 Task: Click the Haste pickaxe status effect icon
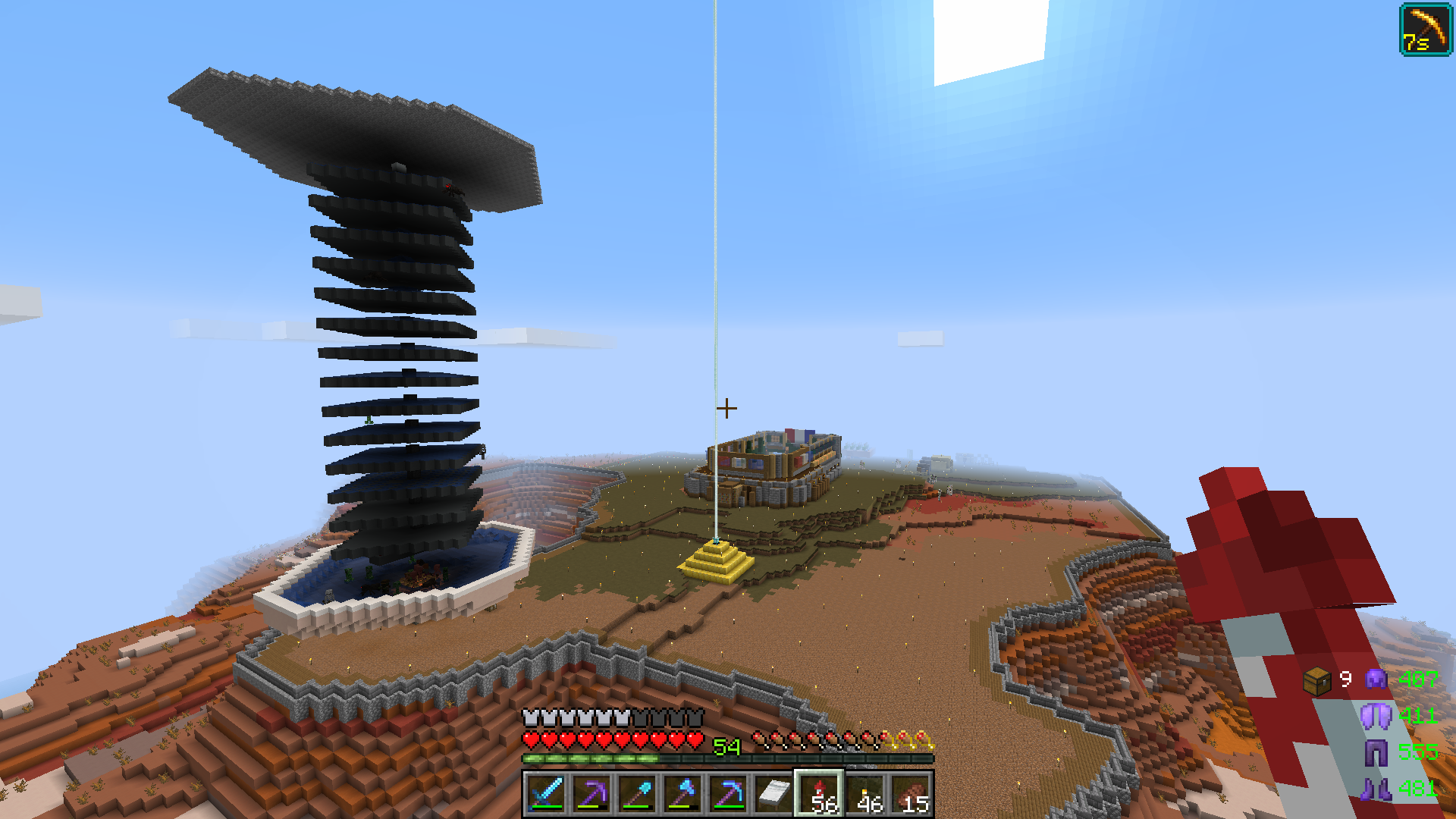[x=1425, y=30]
